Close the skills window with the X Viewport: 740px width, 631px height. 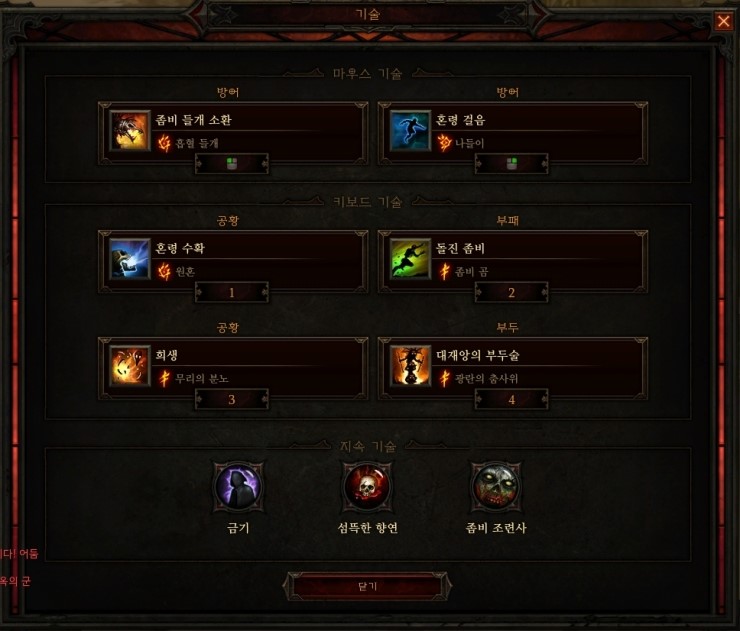pos(723,21)
